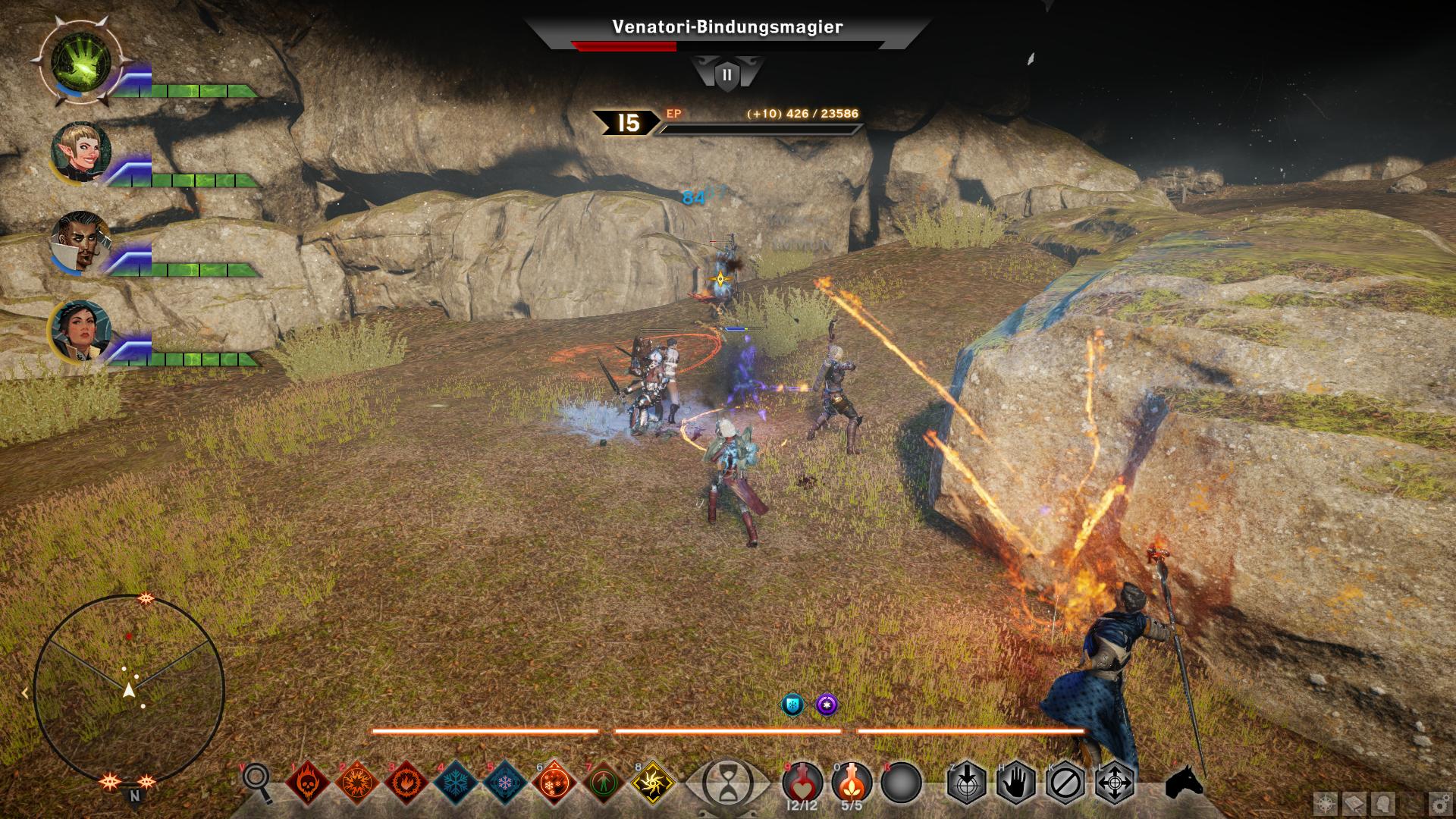This screenshot has height=819, width=1456.
Task: Drink the heart health potion
Action: tap(802, 781)
